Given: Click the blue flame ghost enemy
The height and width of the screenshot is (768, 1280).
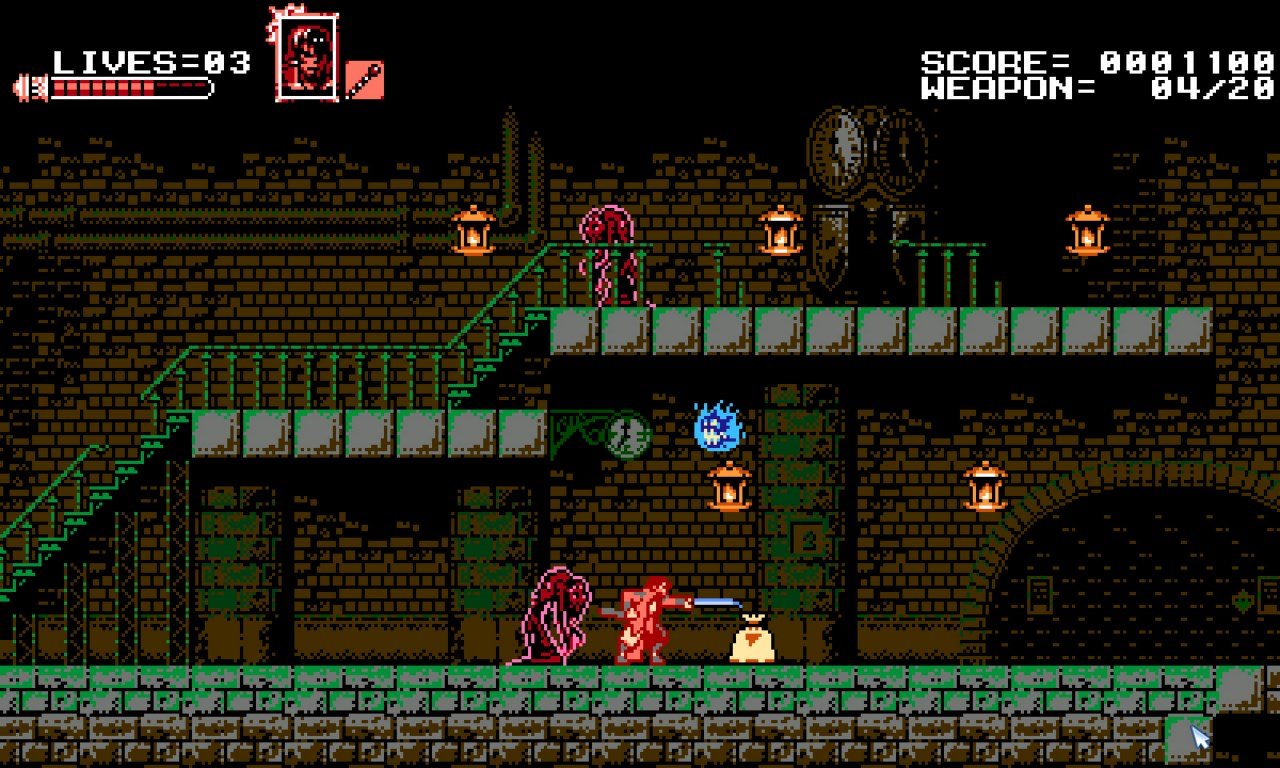Looking at the screenshot, I should [718, 428].
